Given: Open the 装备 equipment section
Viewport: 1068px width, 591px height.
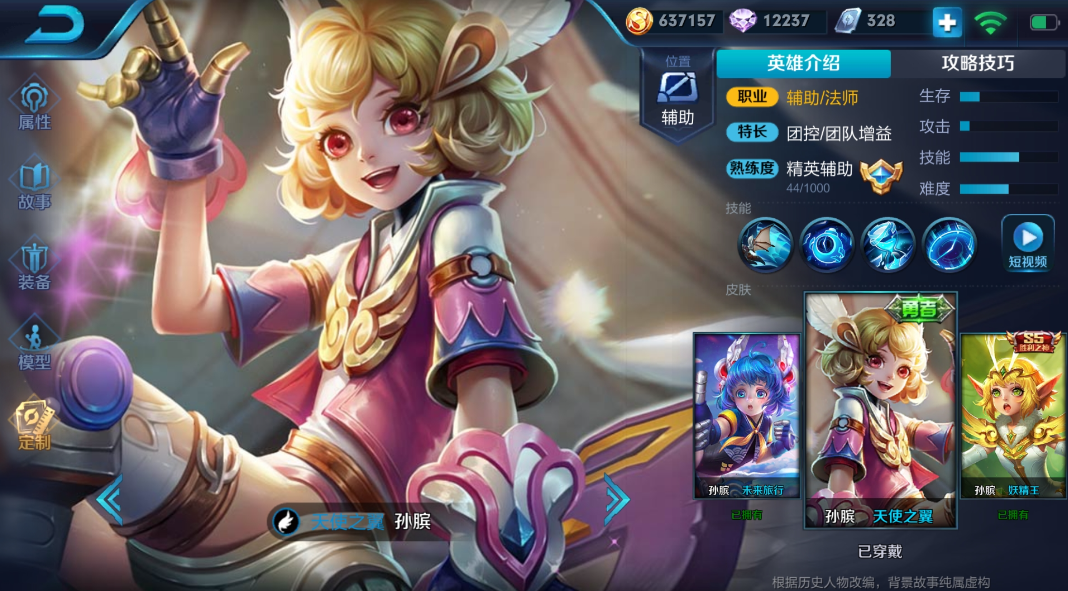Looking at the screenshot, I should click(35, 266).
